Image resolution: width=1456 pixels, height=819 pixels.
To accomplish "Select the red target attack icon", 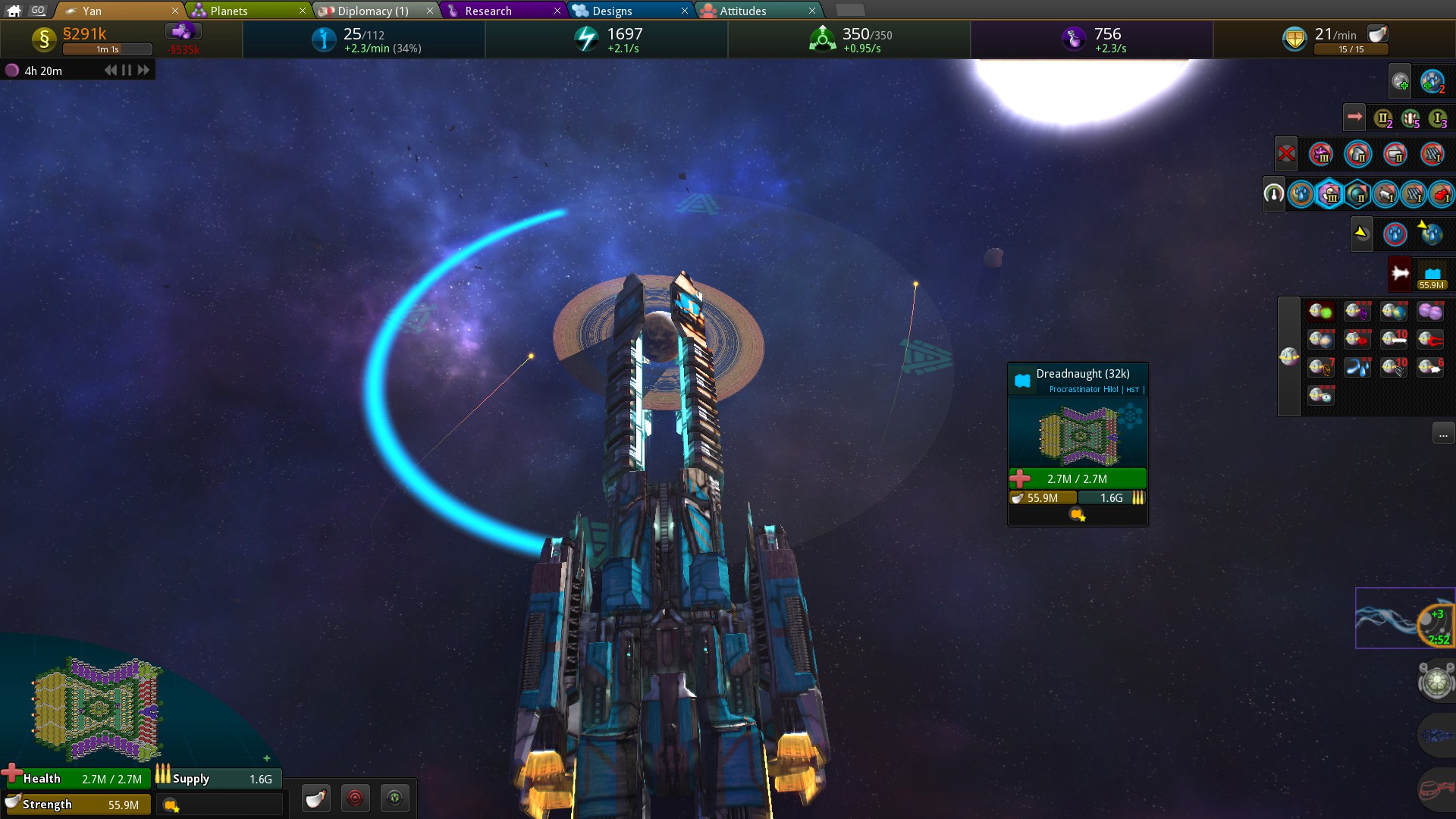I will tap(356, 798).
